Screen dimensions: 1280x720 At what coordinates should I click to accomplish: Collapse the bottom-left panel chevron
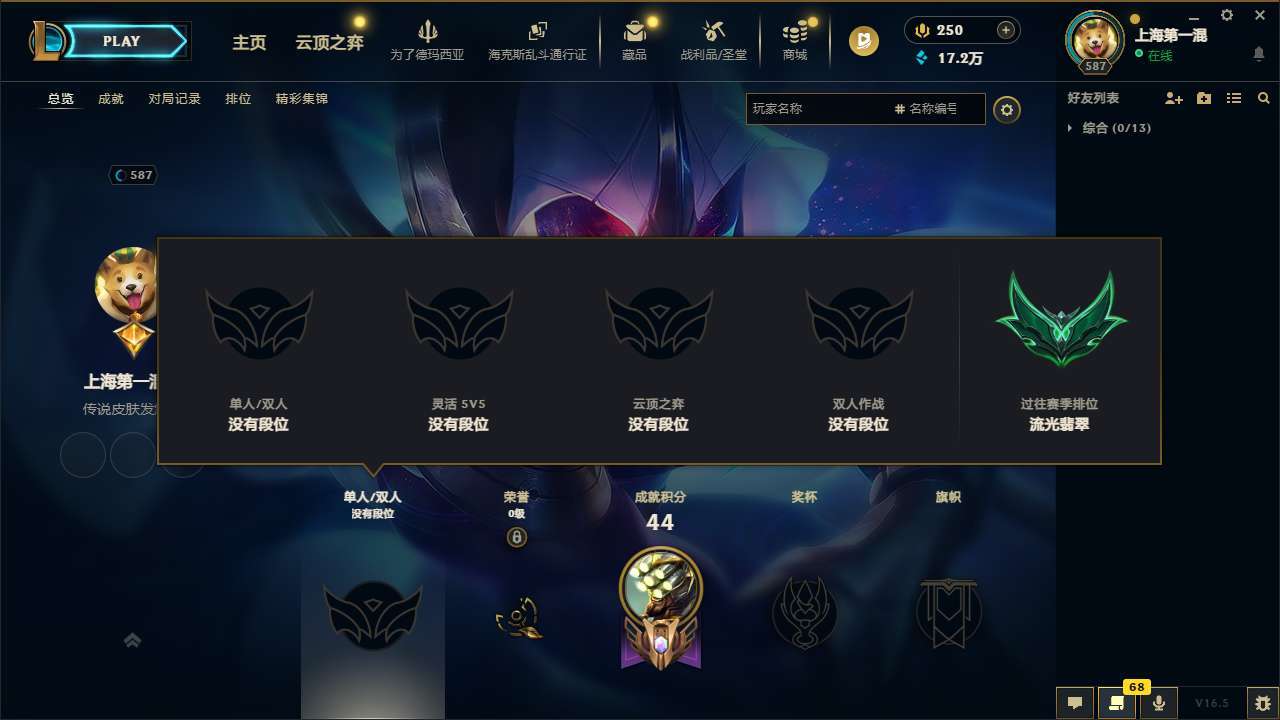tap(132, 639)
